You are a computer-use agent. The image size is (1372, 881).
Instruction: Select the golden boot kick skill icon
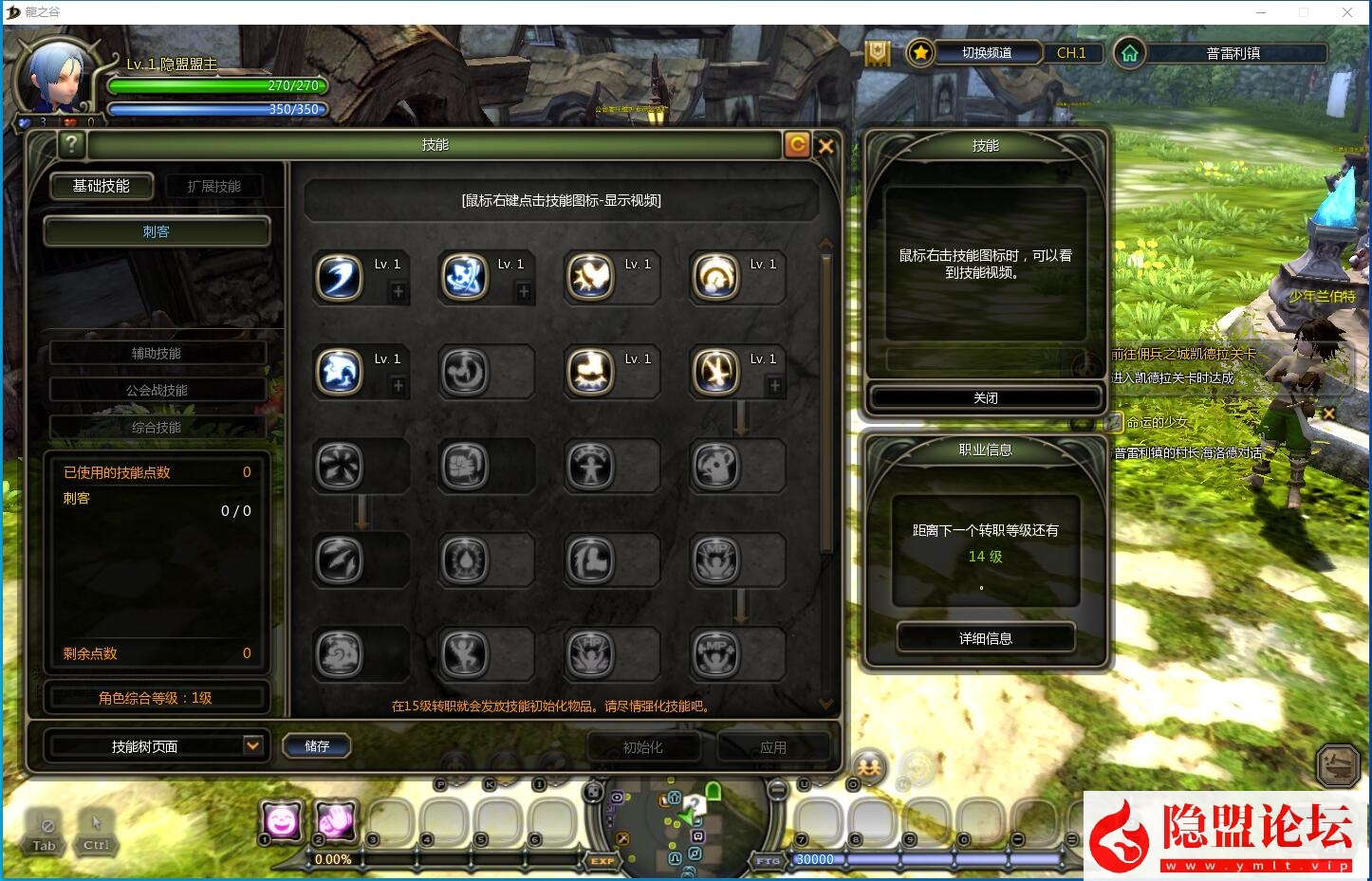[x=590, y=371]
